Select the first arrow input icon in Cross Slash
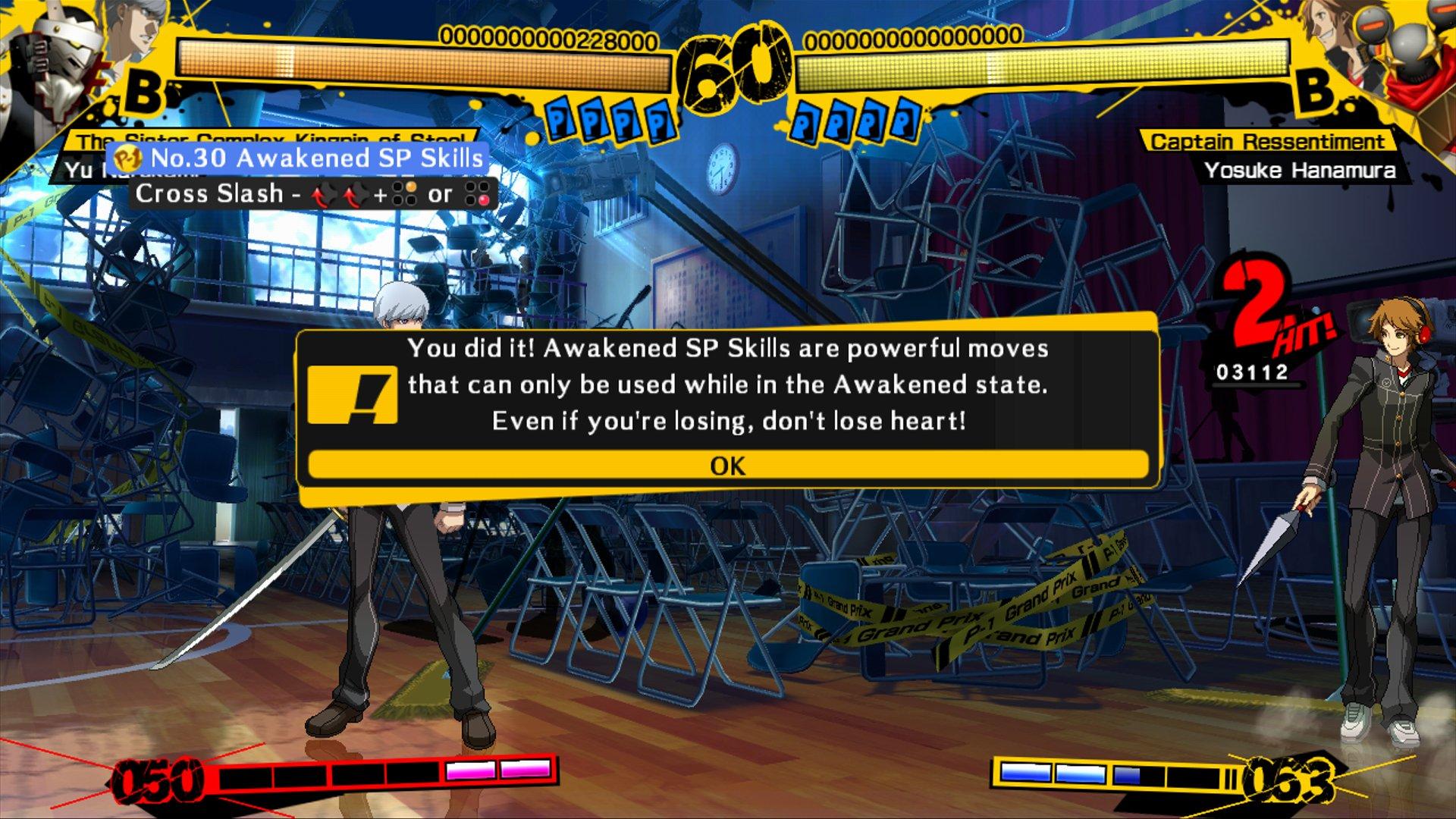 323,195
